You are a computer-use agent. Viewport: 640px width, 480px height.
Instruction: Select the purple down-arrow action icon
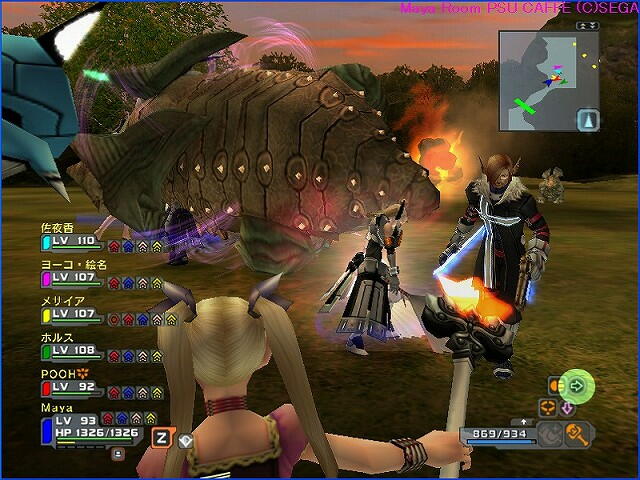point(568,407)
